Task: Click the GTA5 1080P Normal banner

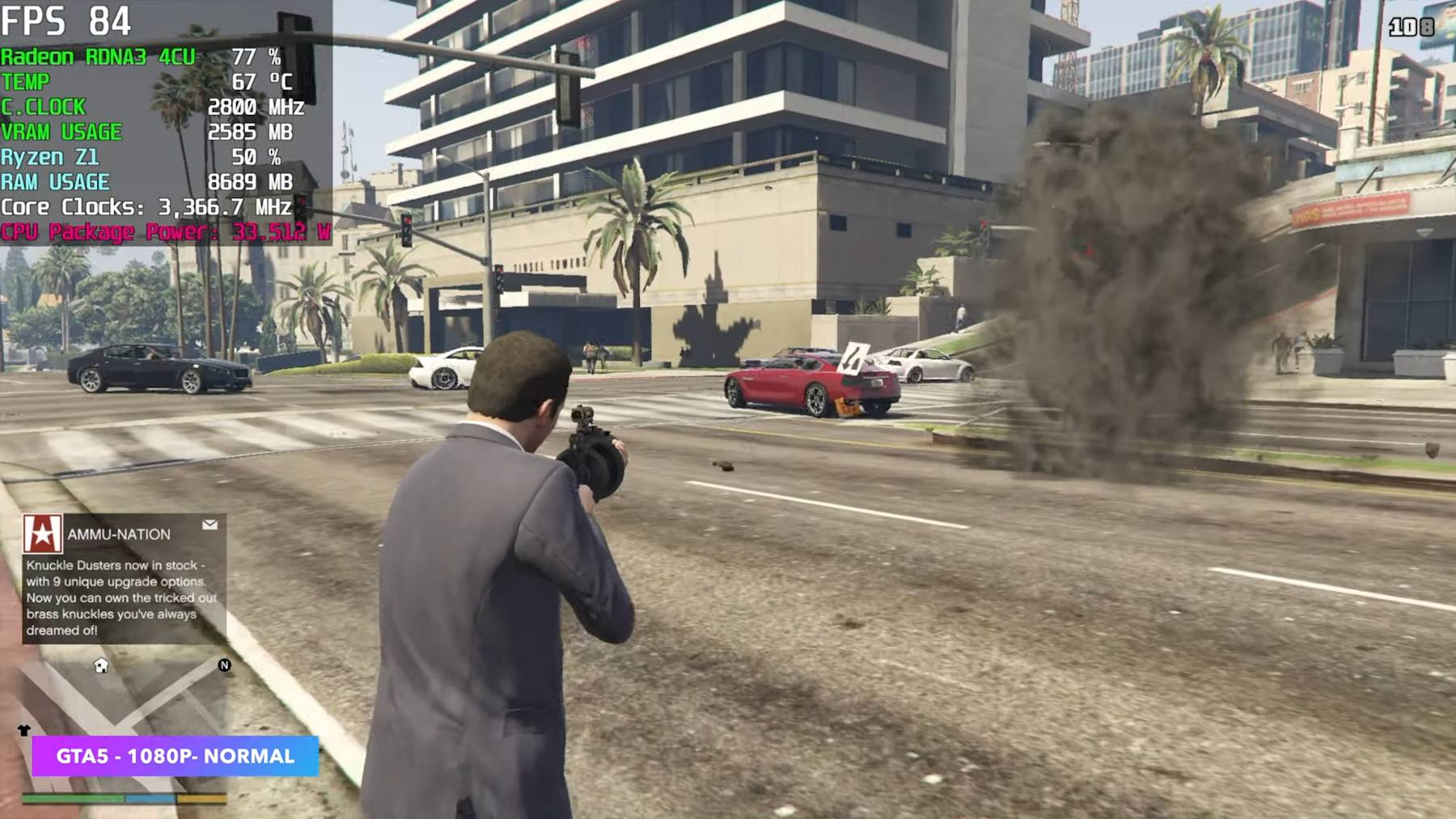Action: (x=176, y=756)
